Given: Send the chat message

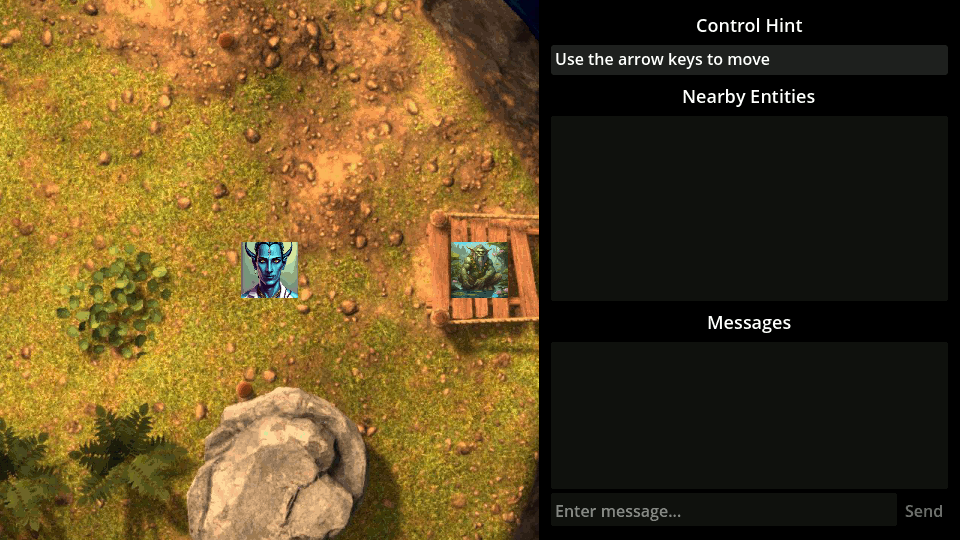Looking at the screenshot, I should 923,511.
